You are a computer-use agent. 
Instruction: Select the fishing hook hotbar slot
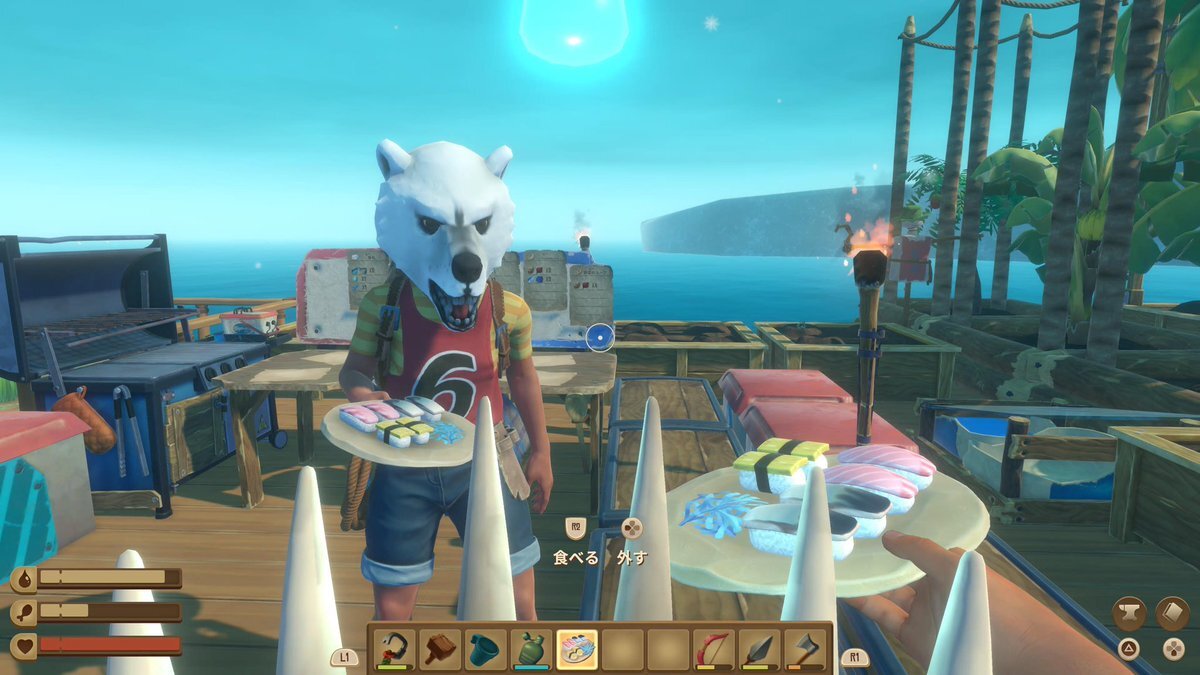coord(394,649)
